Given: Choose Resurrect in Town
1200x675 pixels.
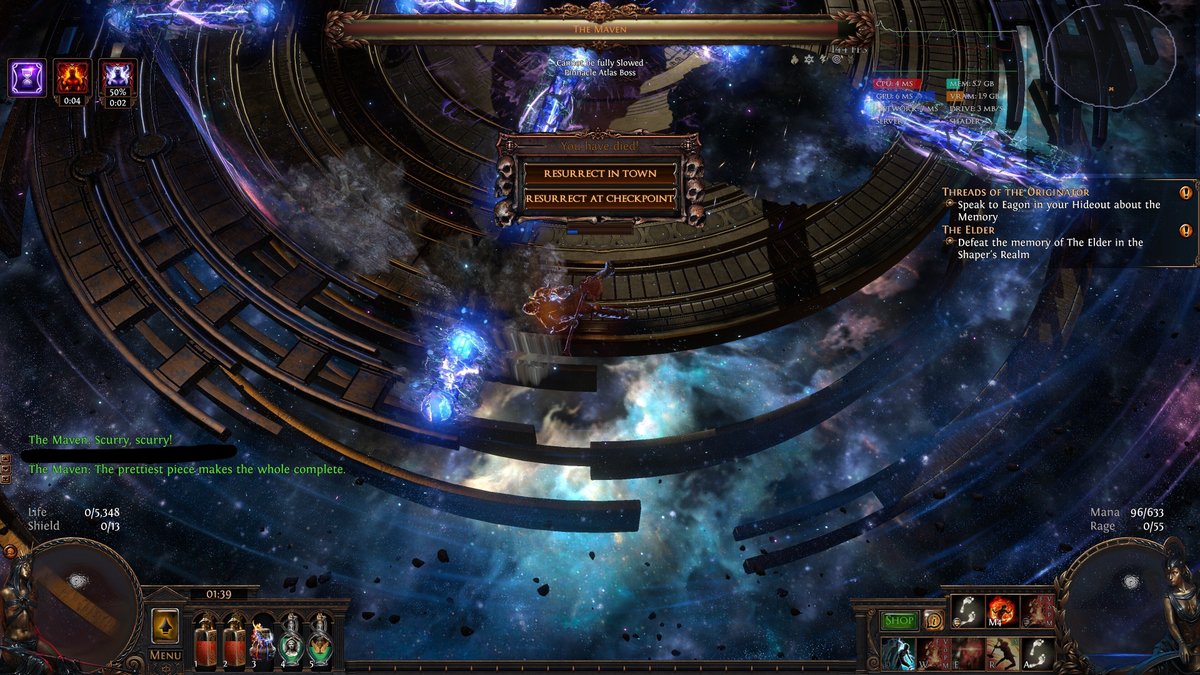Looking at the screenshot, I should [600, 173].
